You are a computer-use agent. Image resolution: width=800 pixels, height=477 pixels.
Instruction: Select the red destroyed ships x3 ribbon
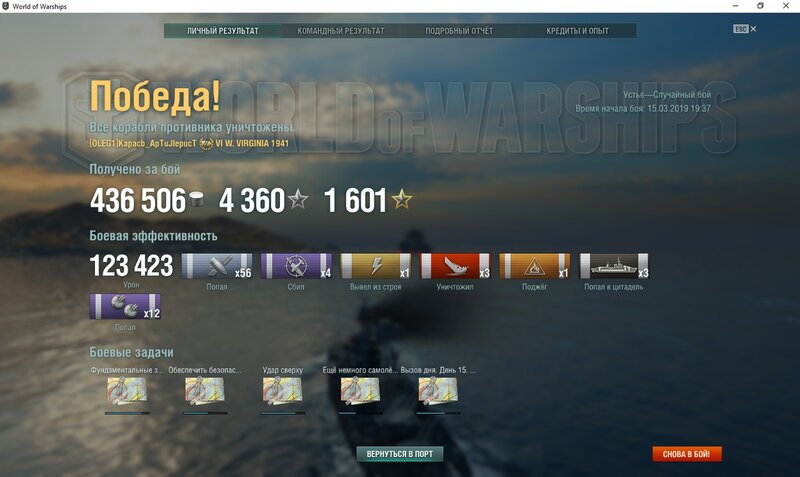[456, 266]
